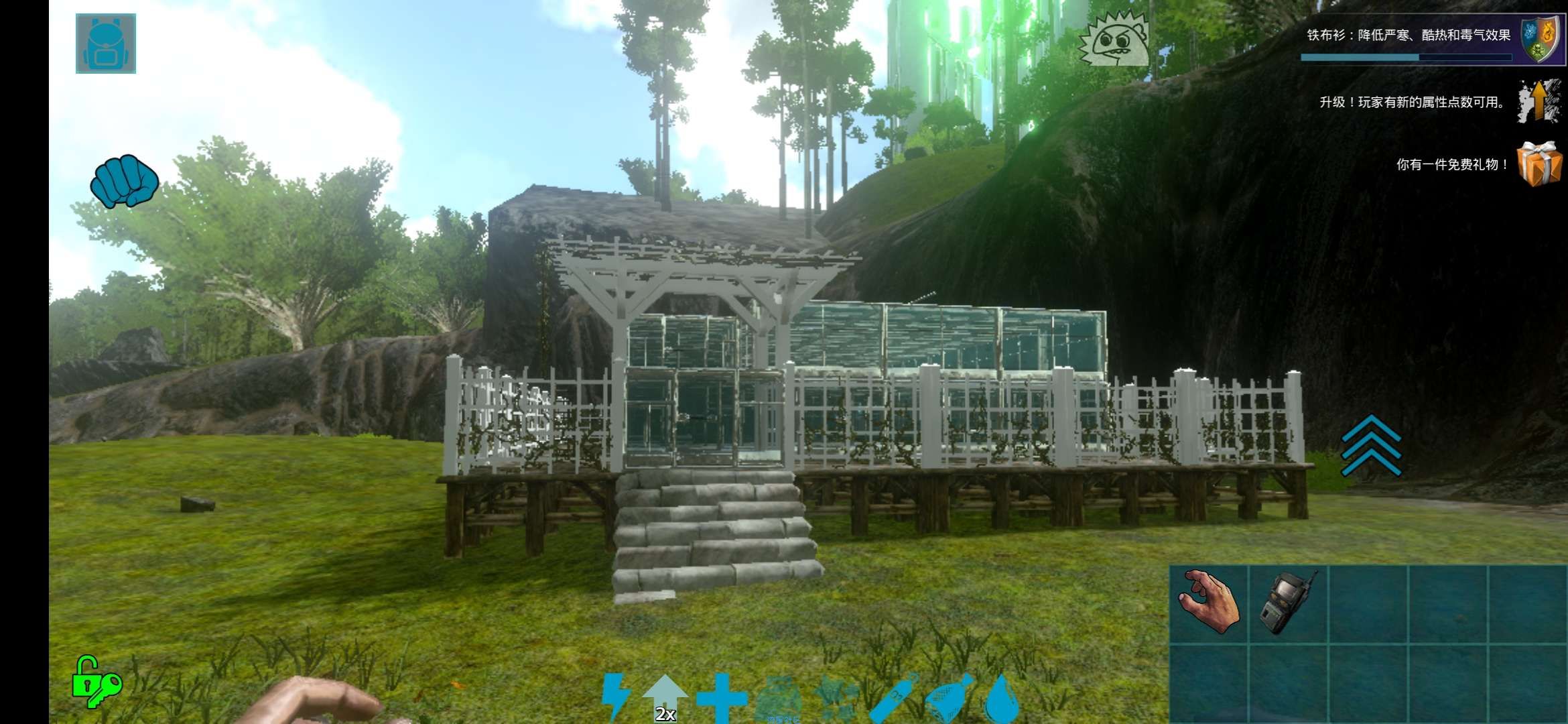This screenshot has width=1568, height=724.
Task: Tap the water droplet icon
Action: (1002, 699)
